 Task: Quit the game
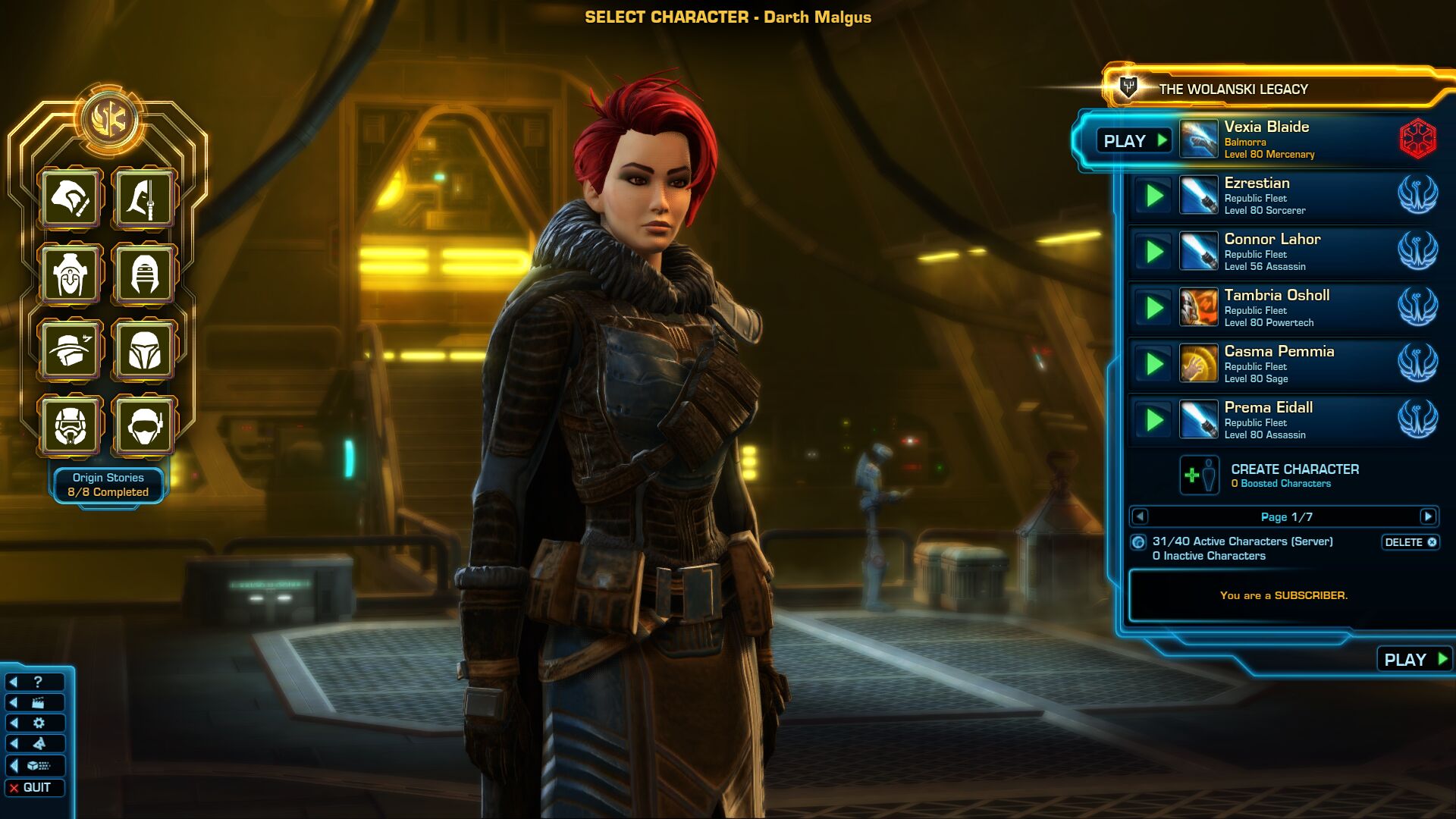35,788
